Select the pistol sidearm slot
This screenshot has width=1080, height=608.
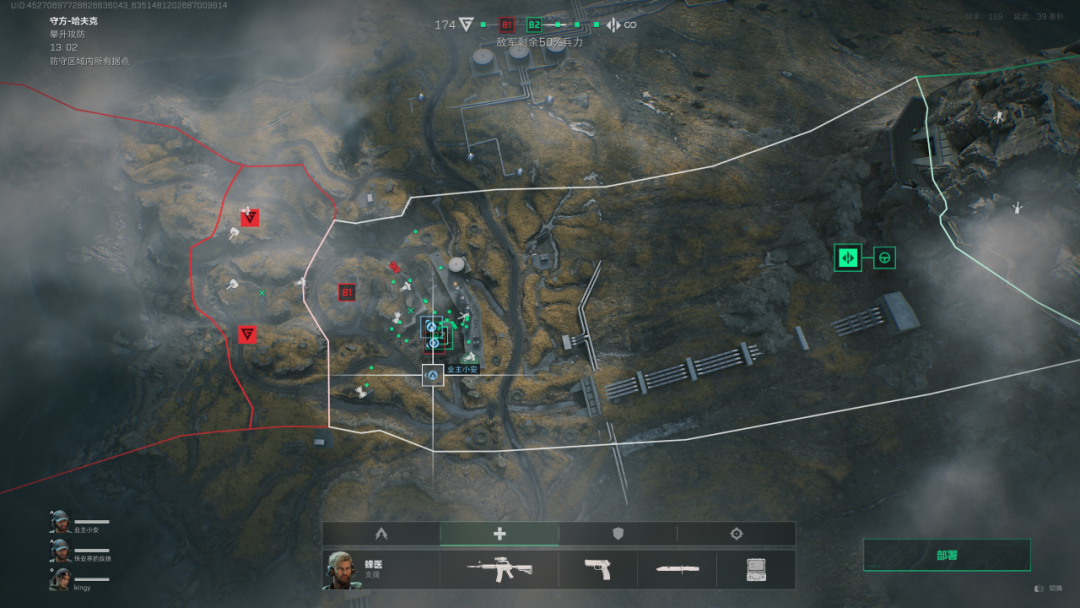pos(597,570)
